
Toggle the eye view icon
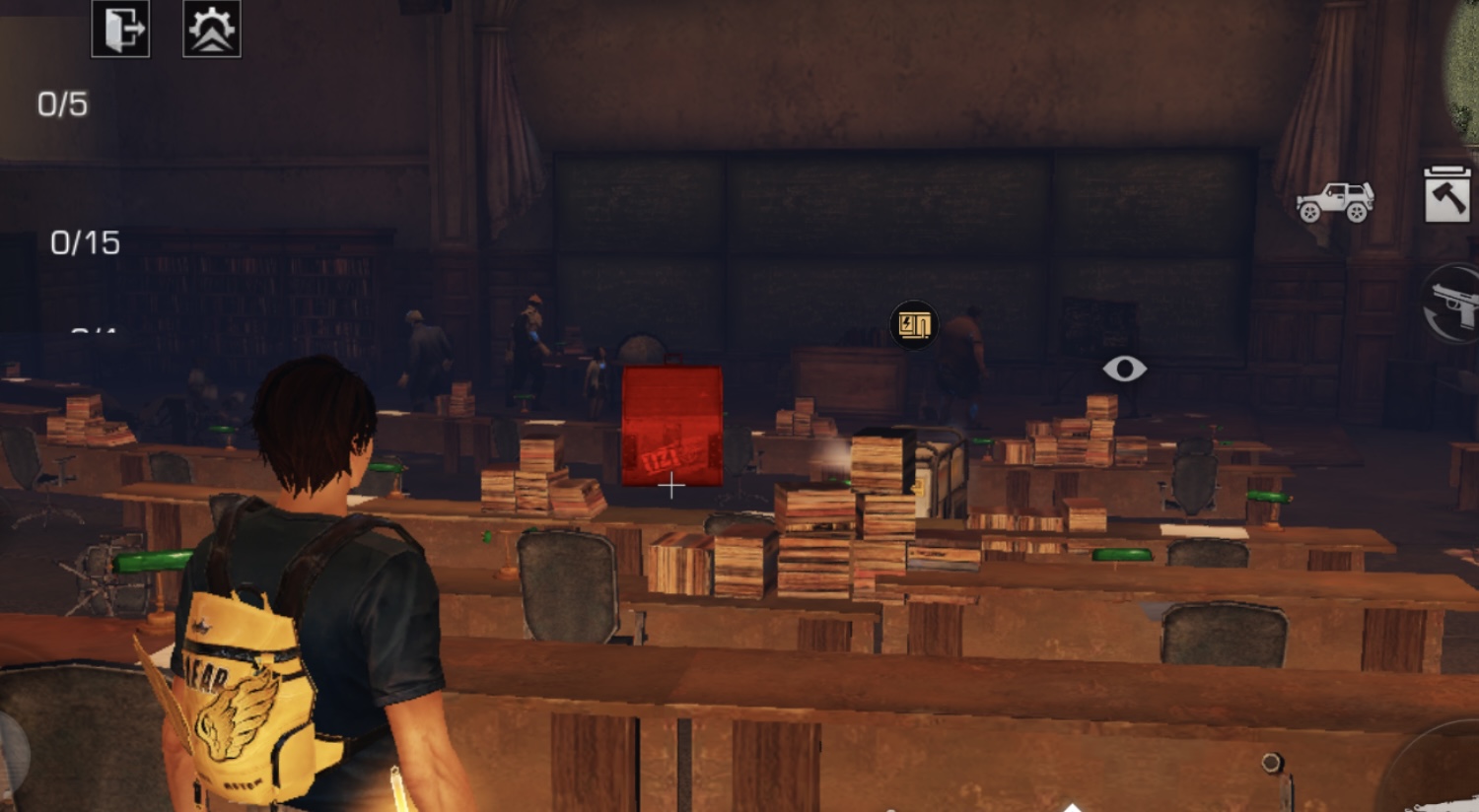(x=1124, y=369)
